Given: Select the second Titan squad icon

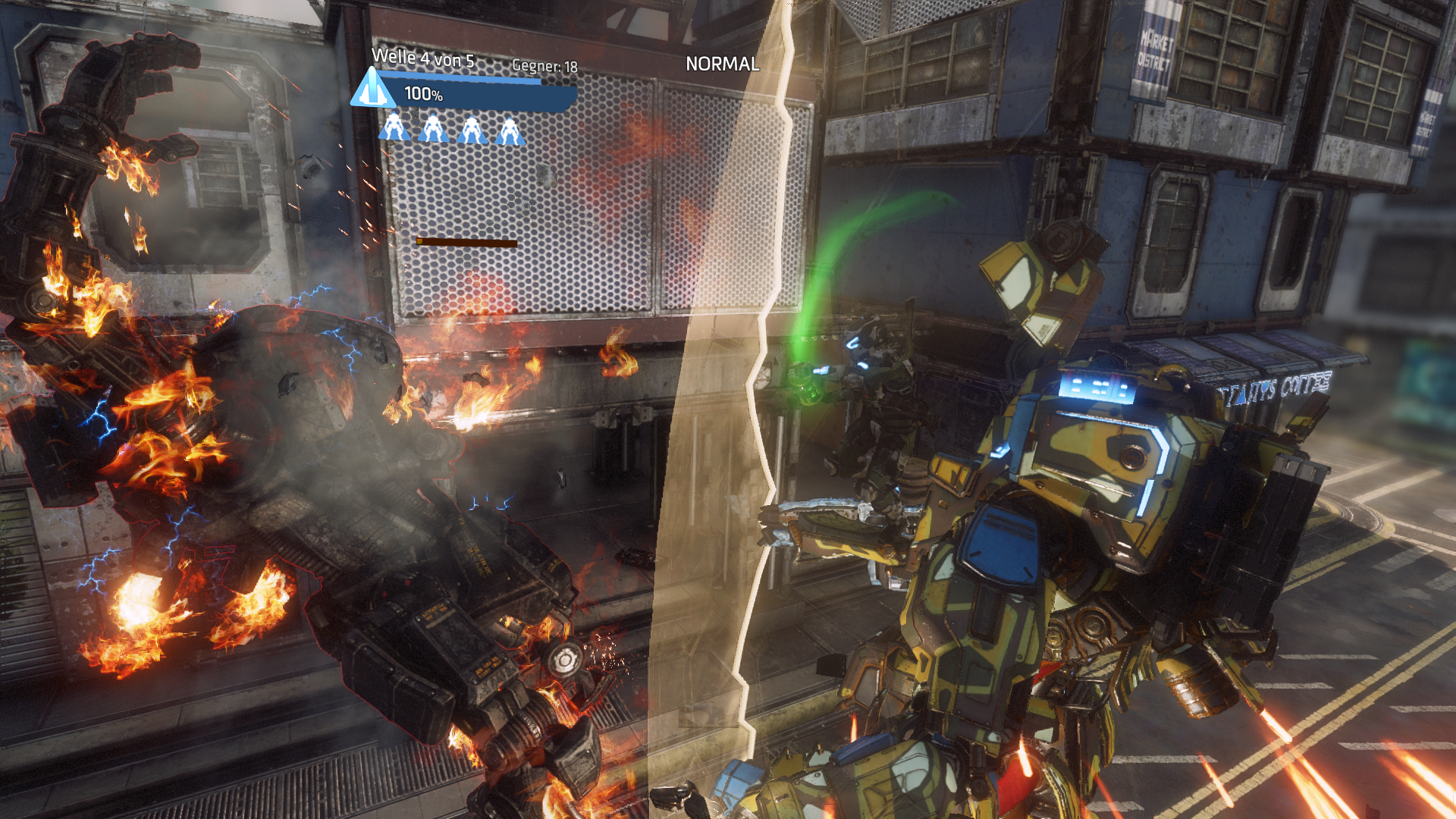Looking at the screenshot, I should coord(434,129).
